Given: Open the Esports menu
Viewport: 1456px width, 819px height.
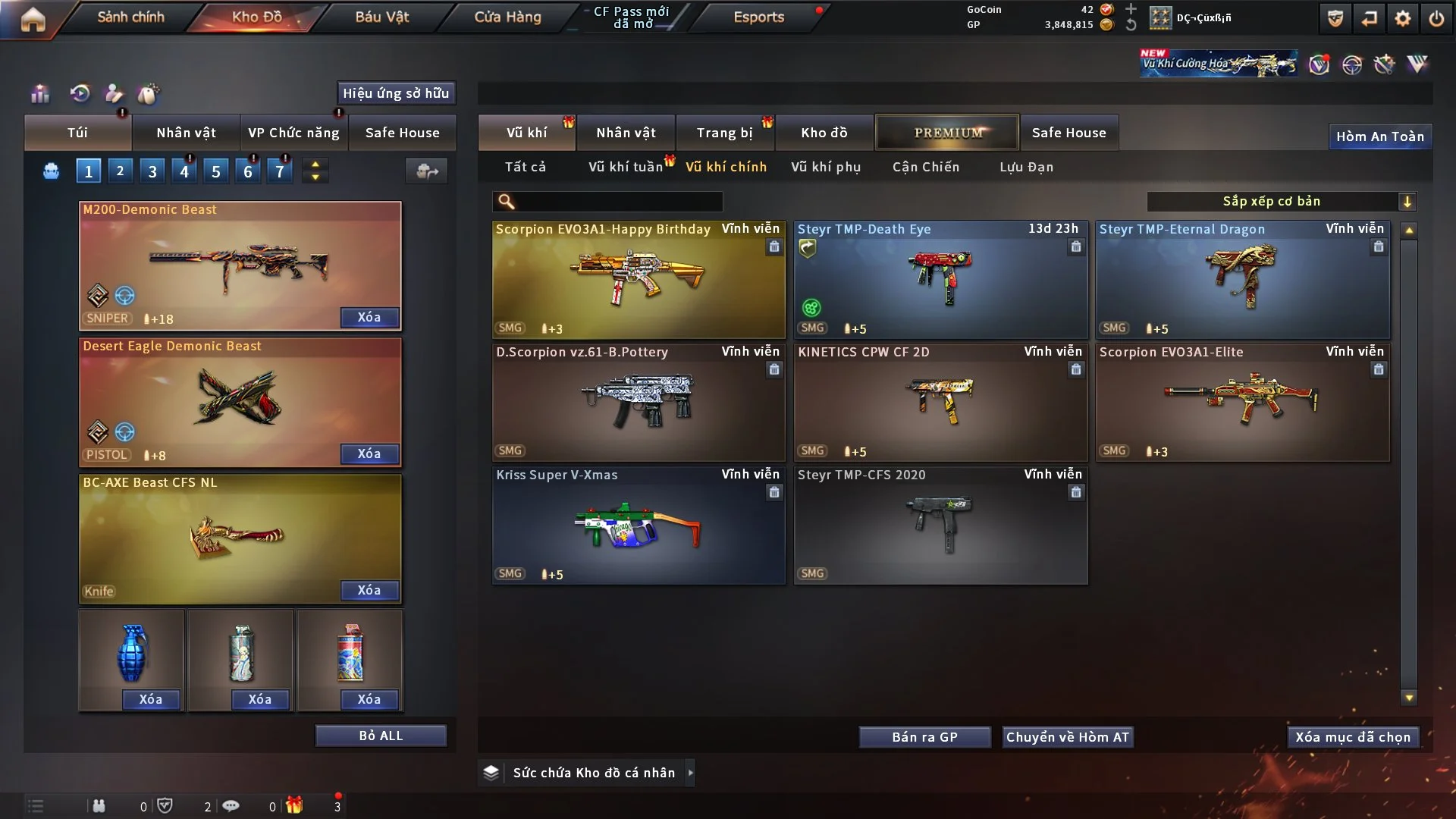Looking at the screenshot, I should point(758,17).
